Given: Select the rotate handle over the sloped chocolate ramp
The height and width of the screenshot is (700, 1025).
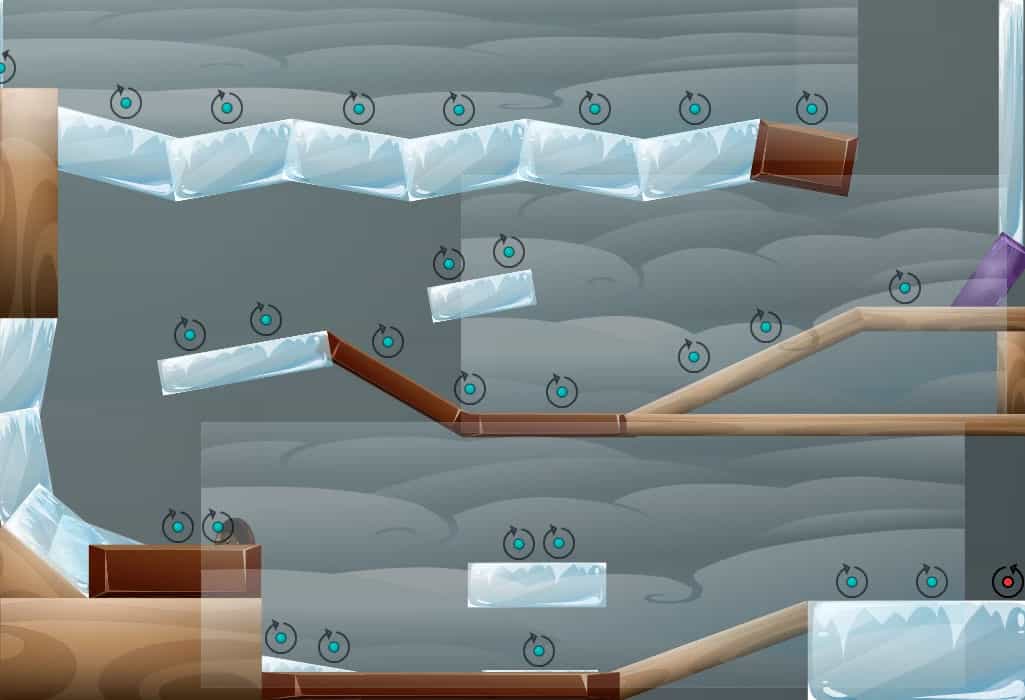Looking at the screenshot, I should [x=388, y=341].
